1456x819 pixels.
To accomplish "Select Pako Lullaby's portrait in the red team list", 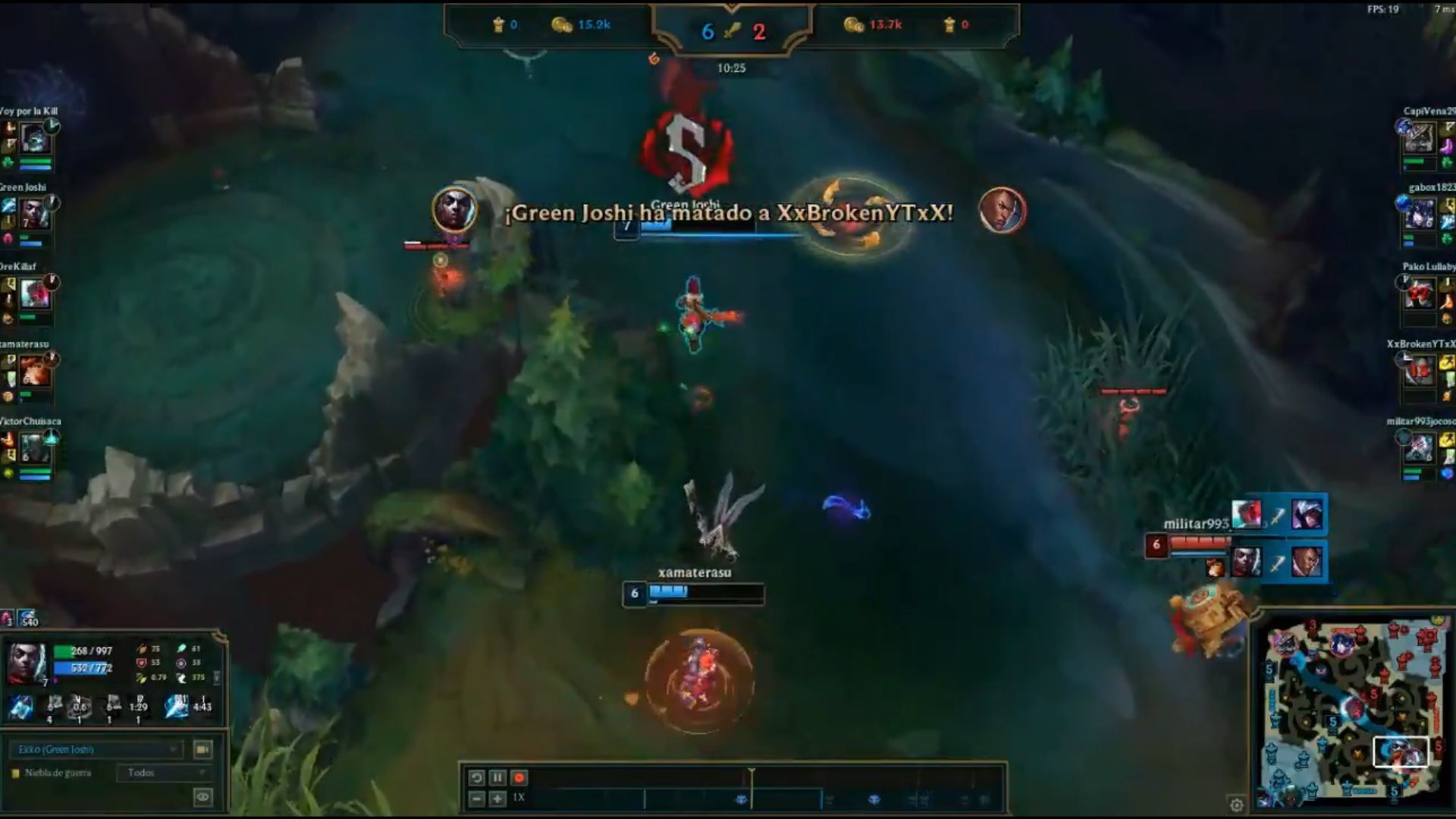I will coord(1420,293).
